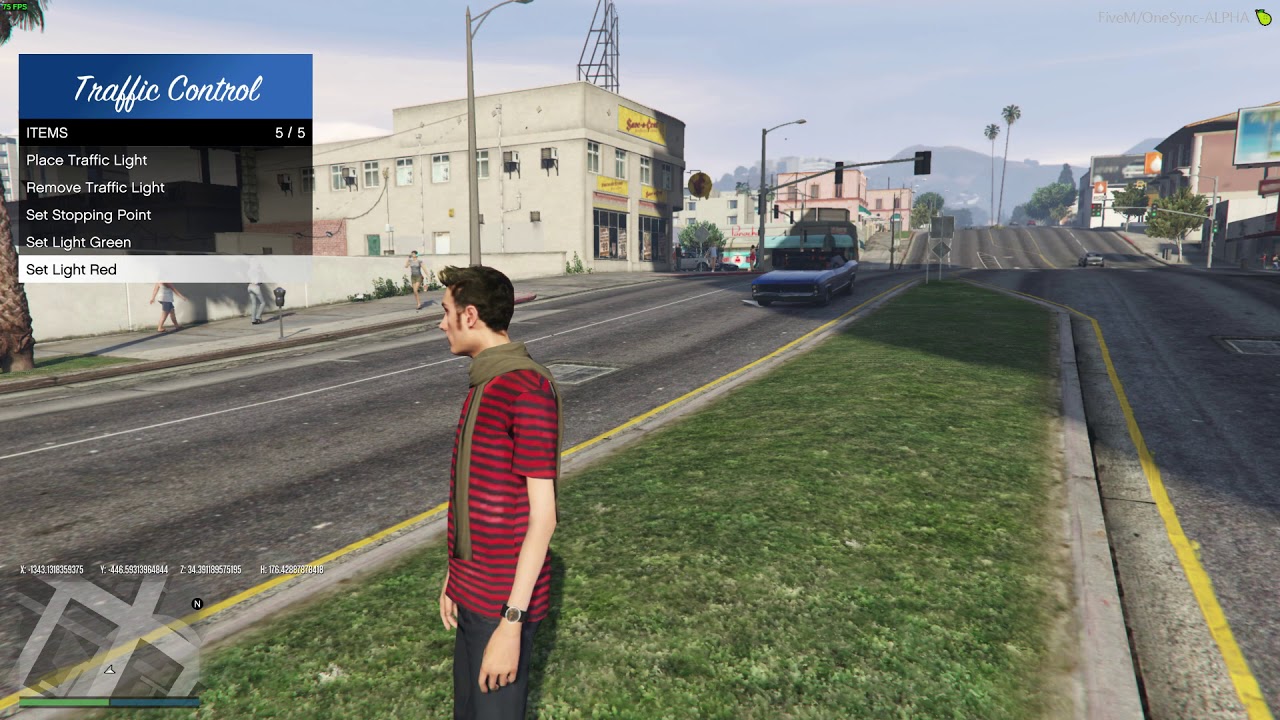Select Place Traffic Light menu item
This screenshot has width=1280, height=720.
tap(87, 160)
